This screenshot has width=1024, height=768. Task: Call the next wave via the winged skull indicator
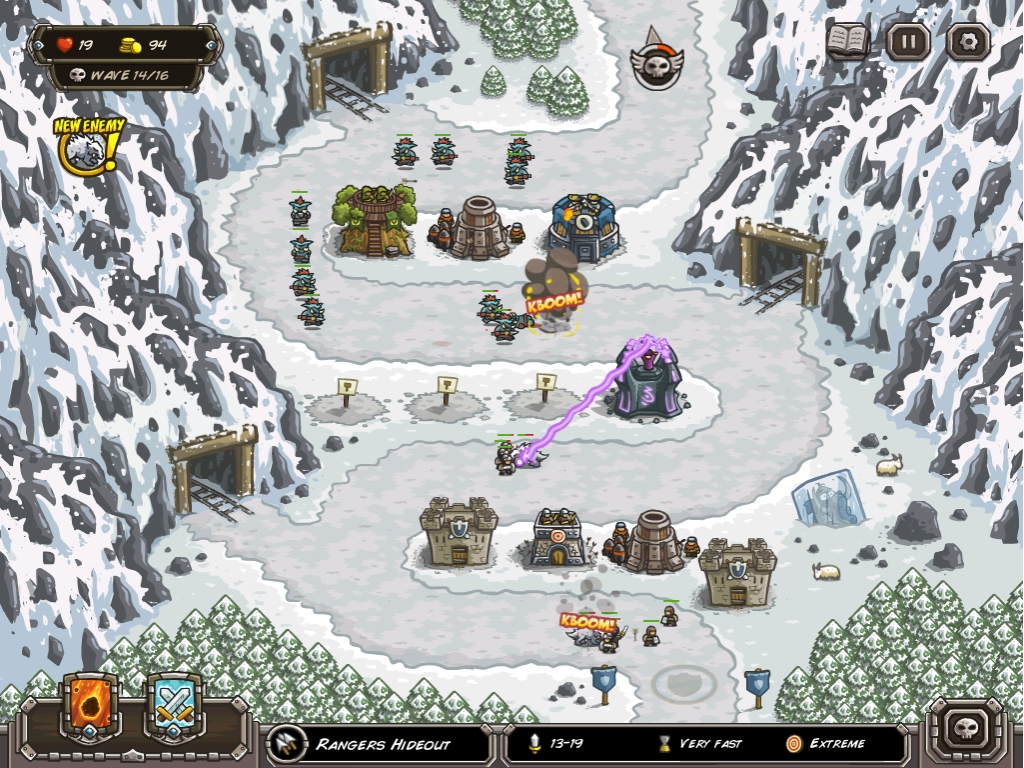656,62
